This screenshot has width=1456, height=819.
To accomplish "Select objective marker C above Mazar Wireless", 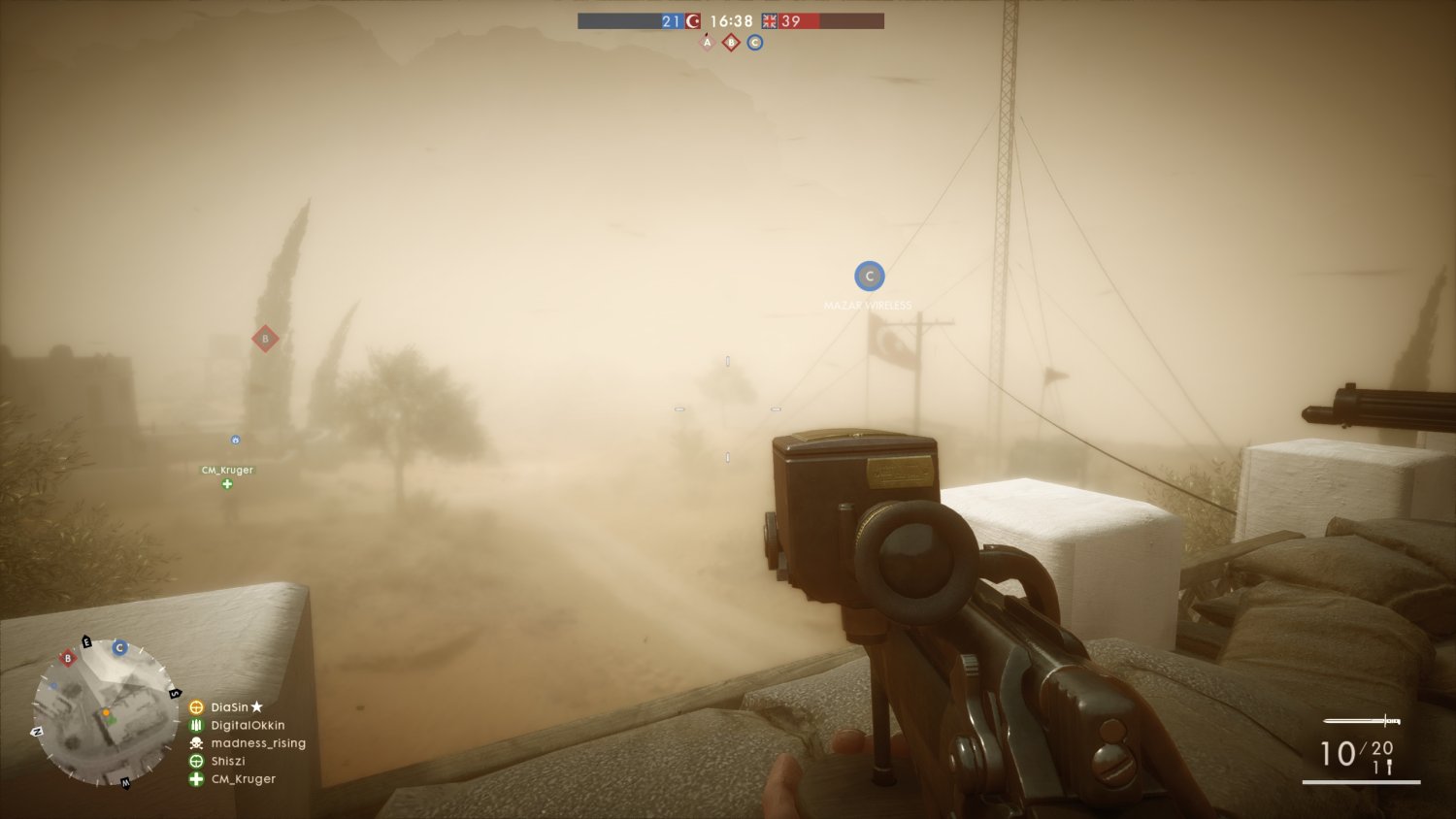I will 869,276.
